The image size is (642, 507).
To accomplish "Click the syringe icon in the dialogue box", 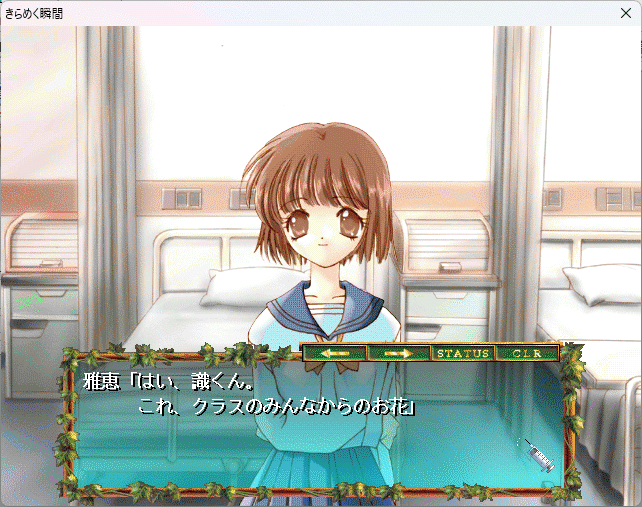I will tap(538, 456).
